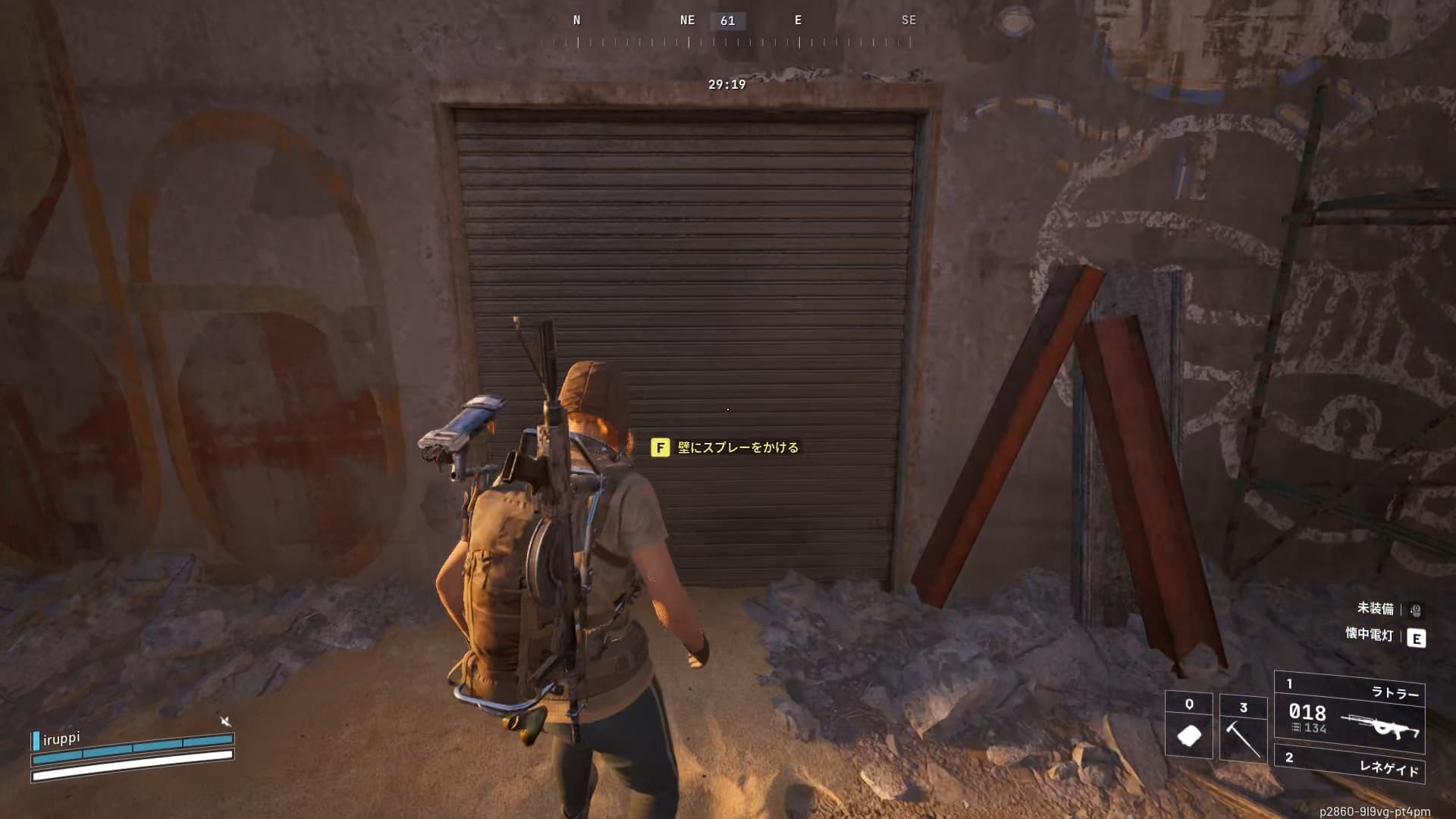The width and height of the screenshot is (1456, 819).
Task: Click the 懐中電灯 flashlight label
Action: (x=1370, y=635)
